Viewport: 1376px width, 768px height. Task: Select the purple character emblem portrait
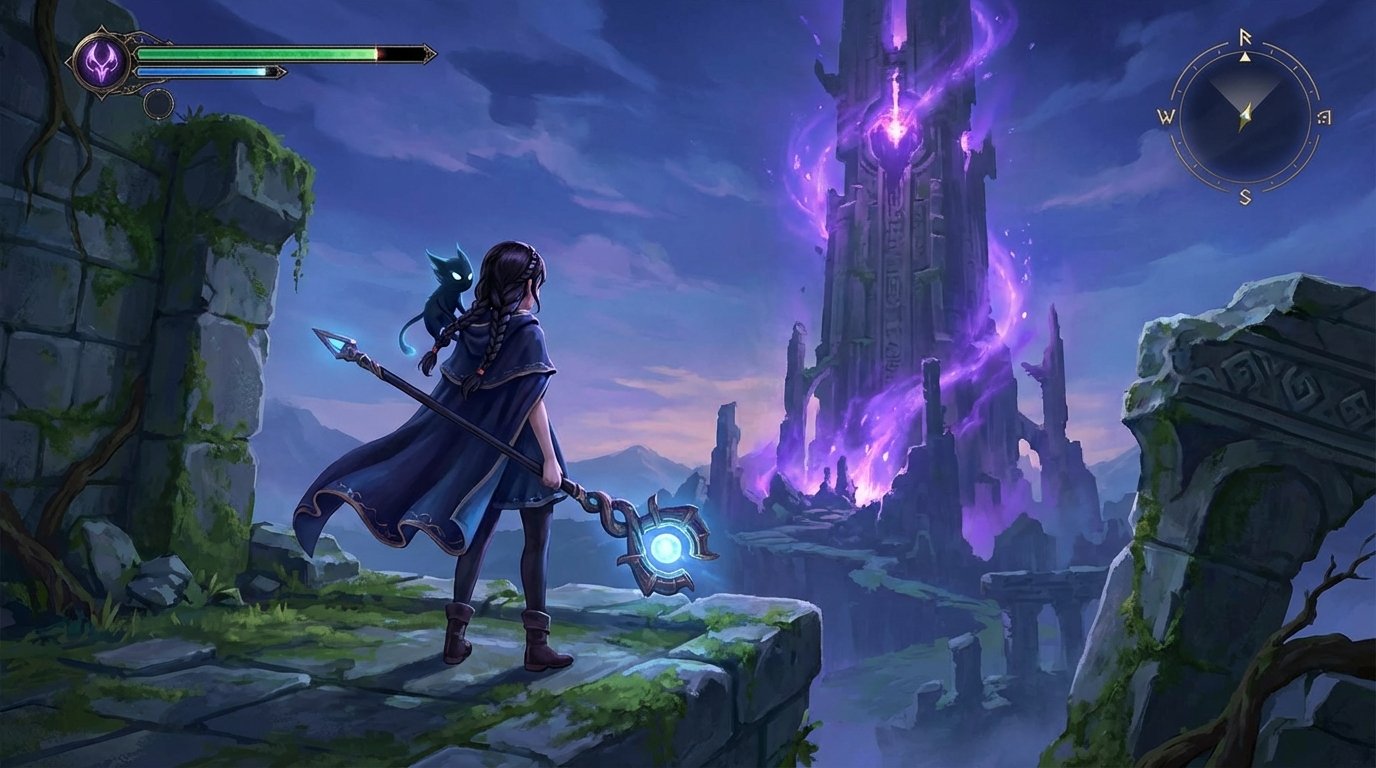(x=103, y=61)
